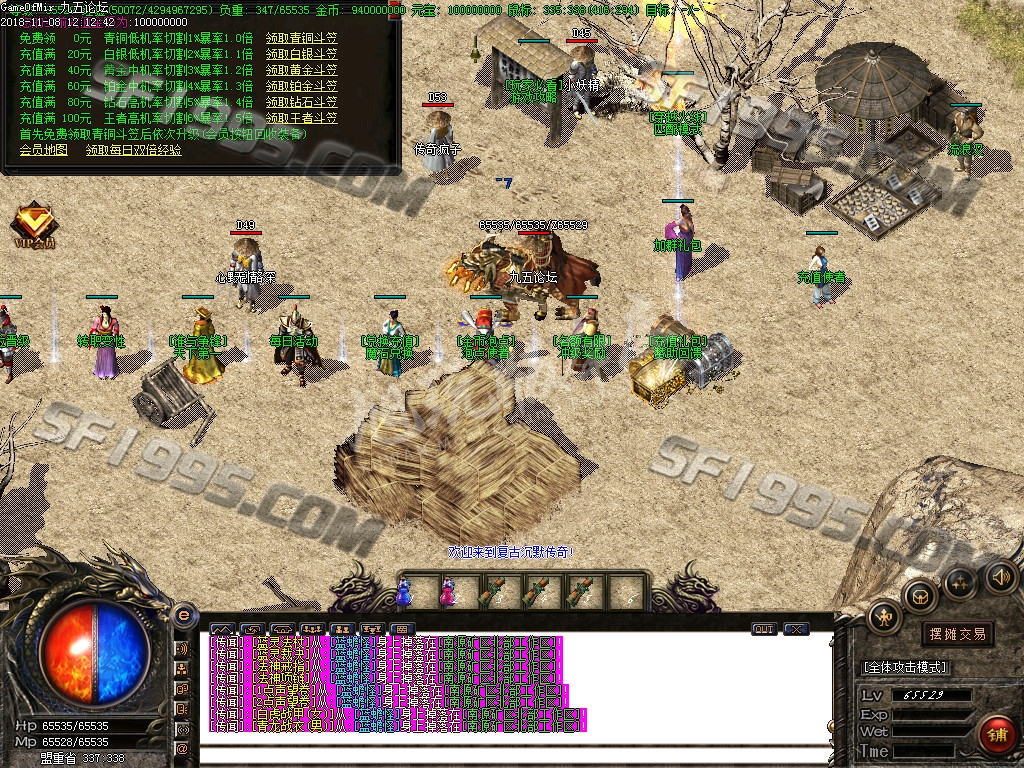The height and width of the screenshot is (768, 1024).
Task: Open the 会员地图 member map link
Action: (44, 150)
